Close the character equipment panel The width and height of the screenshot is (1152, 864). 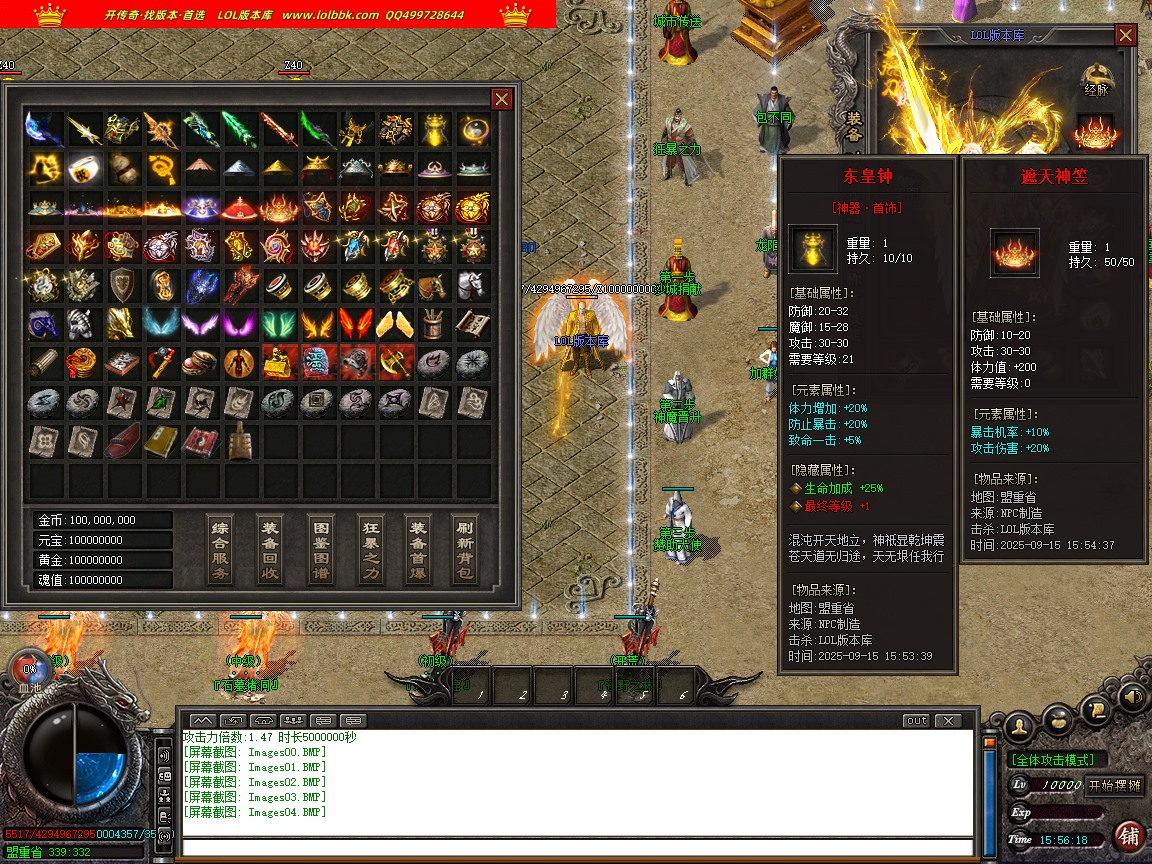(1126, 36)
